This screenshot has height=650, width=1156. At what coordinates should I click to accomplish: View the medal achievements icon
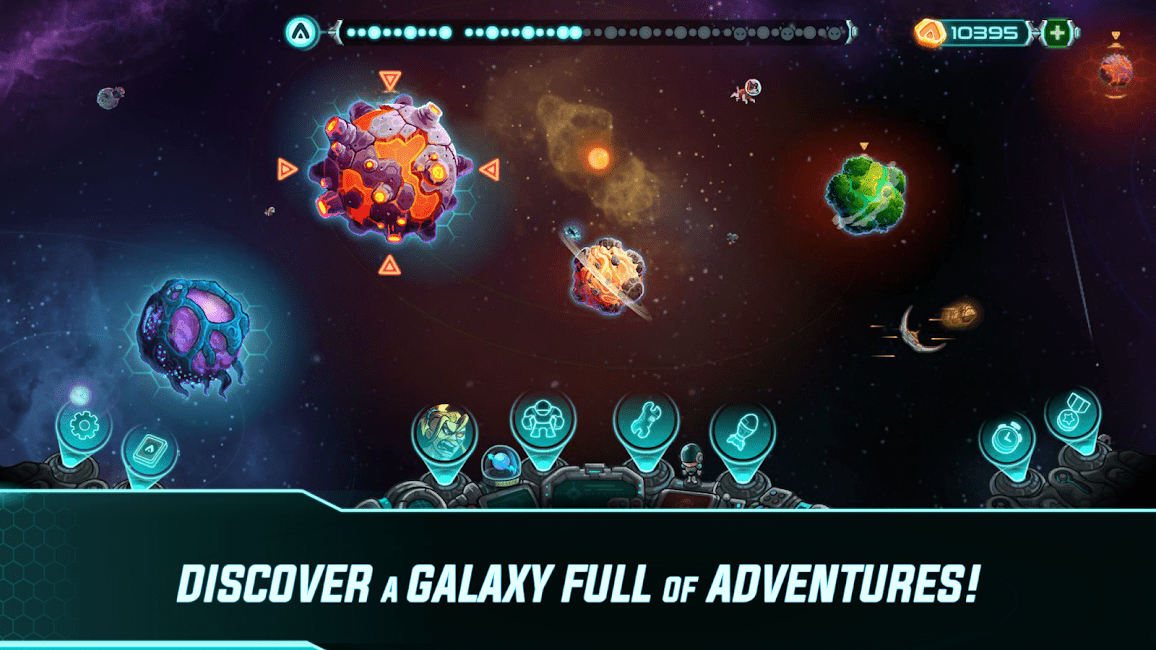pos(1072,415)
